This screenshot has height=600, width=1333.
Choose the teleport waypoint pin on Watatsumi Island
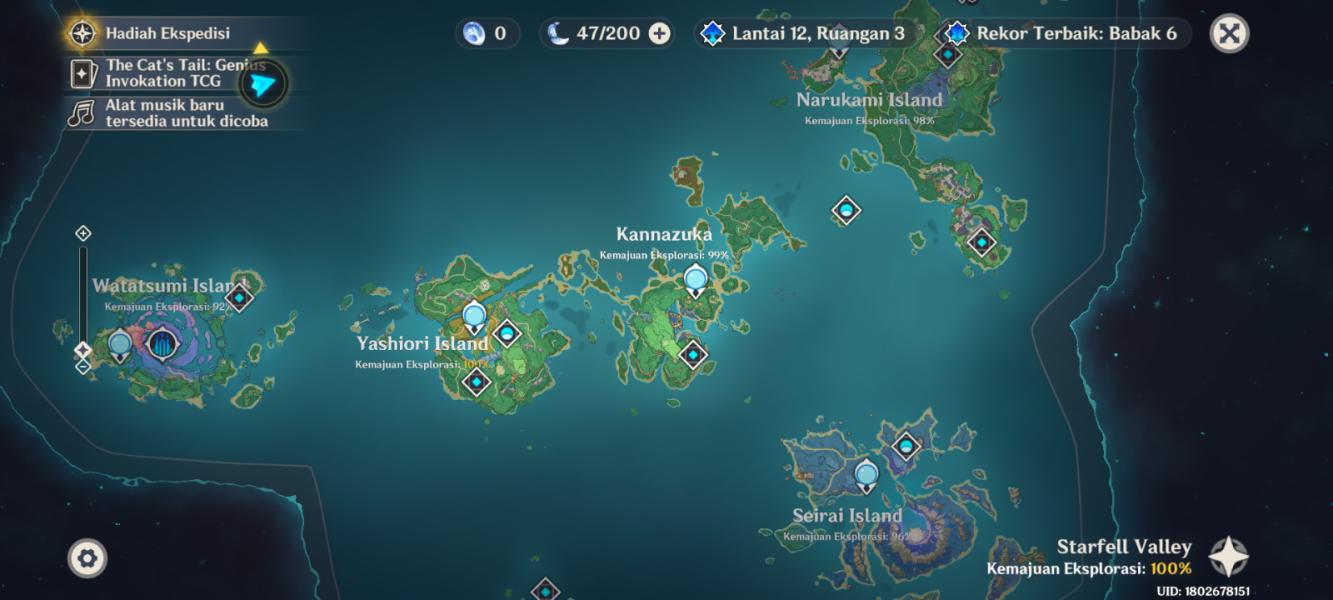pyautogui.click(x=120, y=345)
